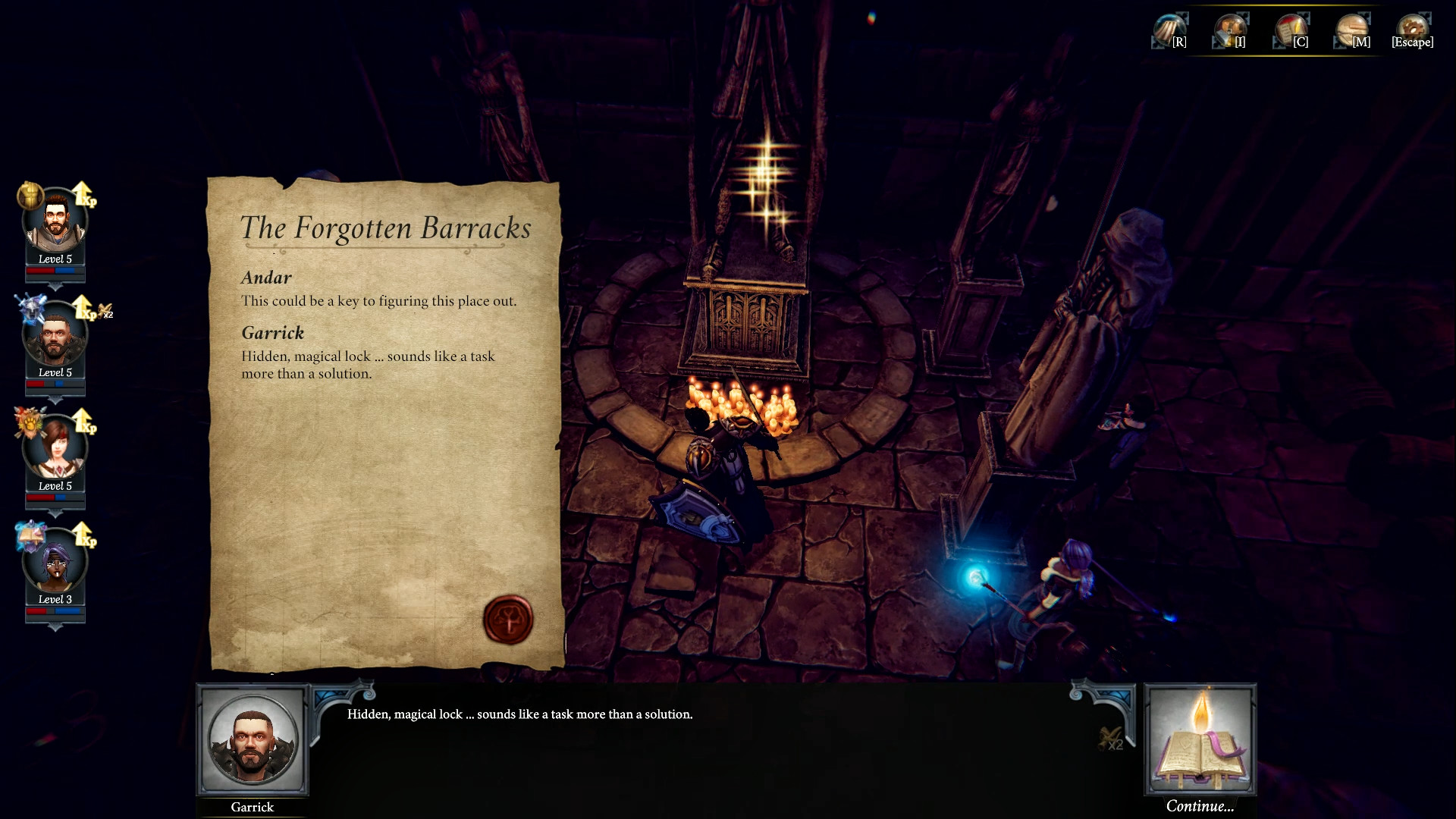Open the inventory backpack icon
1456x819 pixels.
click(1230, 30)
